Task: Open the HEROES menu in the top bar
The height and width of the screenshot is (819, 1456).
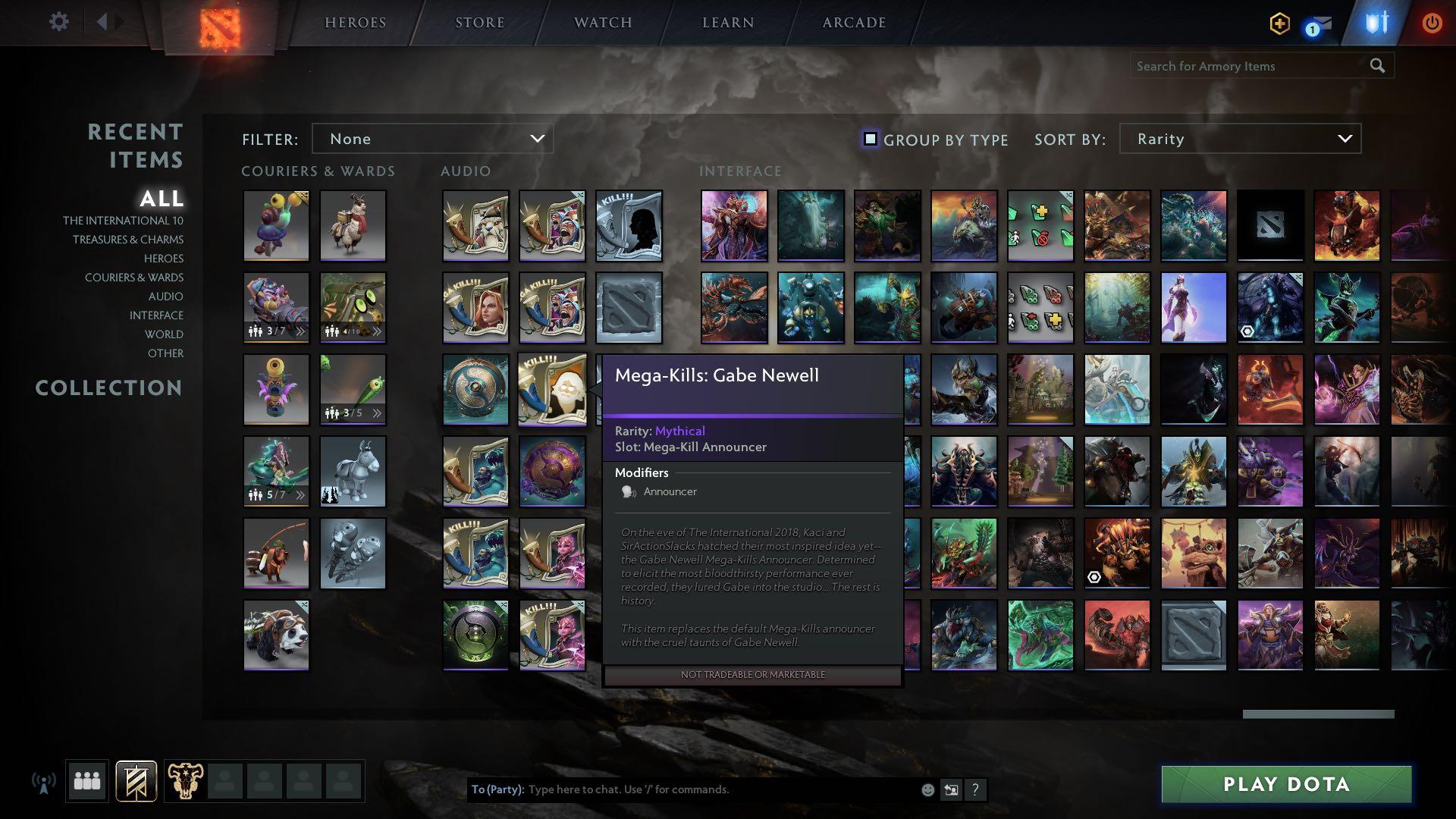Action: pyautogui.click(x=354, y=22)
